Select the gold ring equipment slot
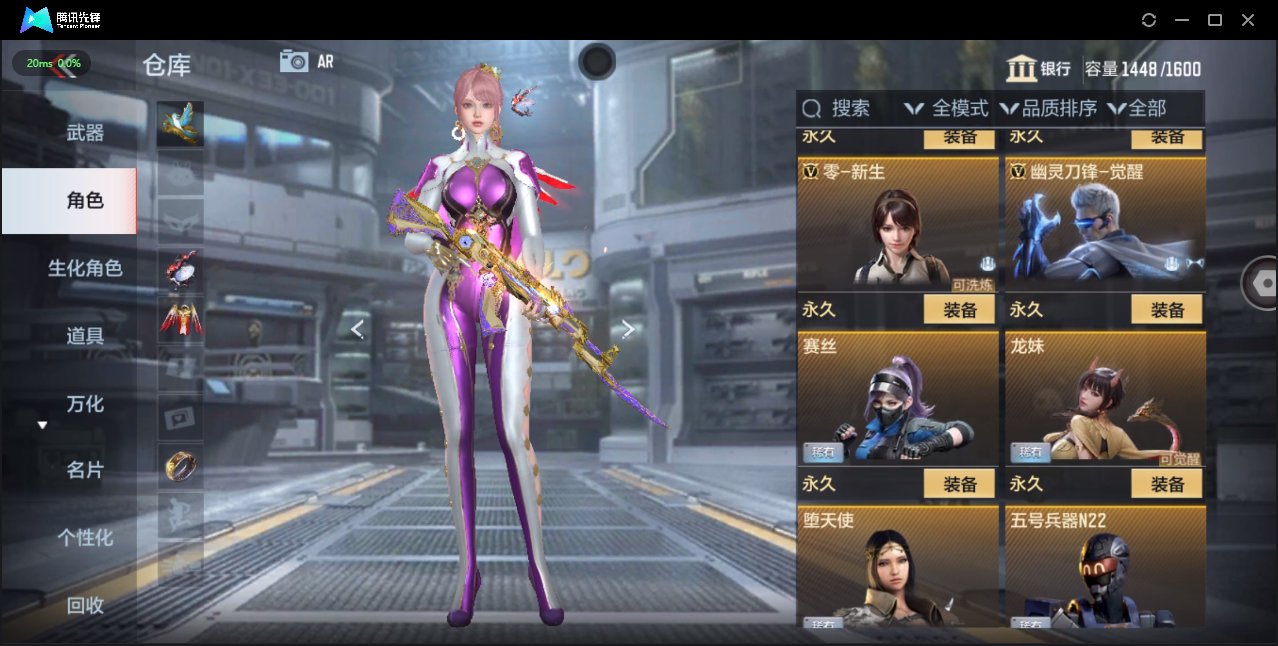 [180, 465]
